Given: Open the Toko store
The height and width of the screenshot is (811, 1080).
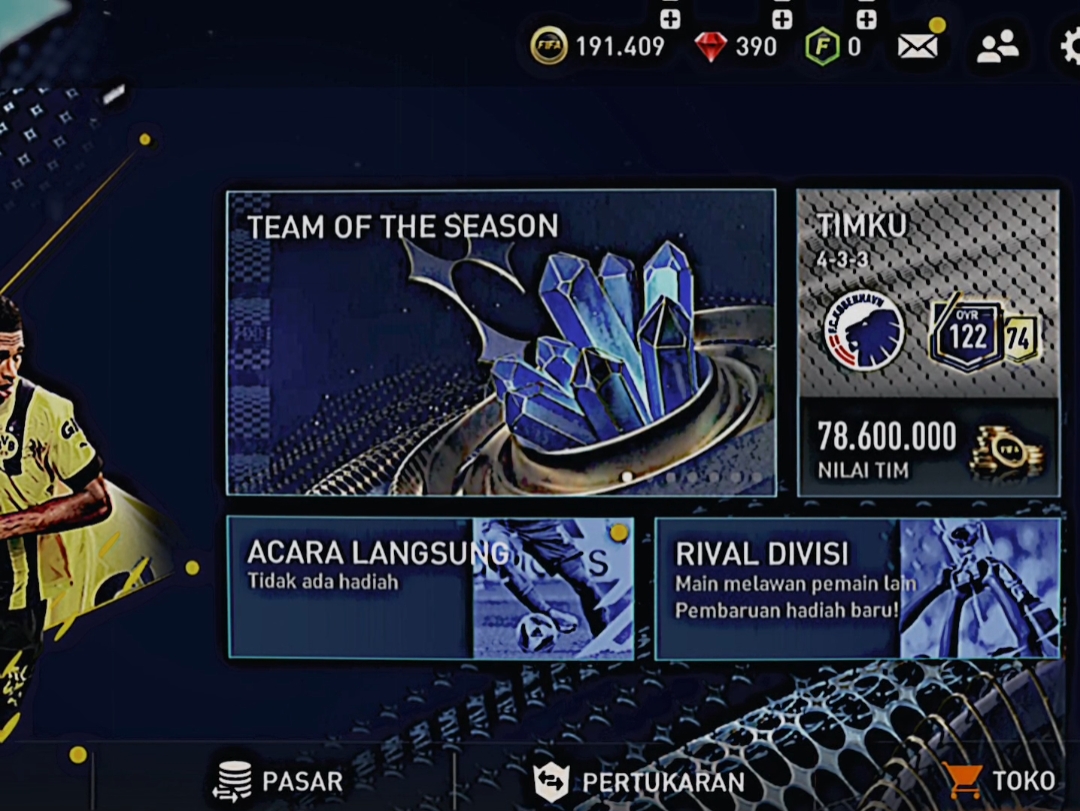Looking at the screenshot, I should (999, 781).
